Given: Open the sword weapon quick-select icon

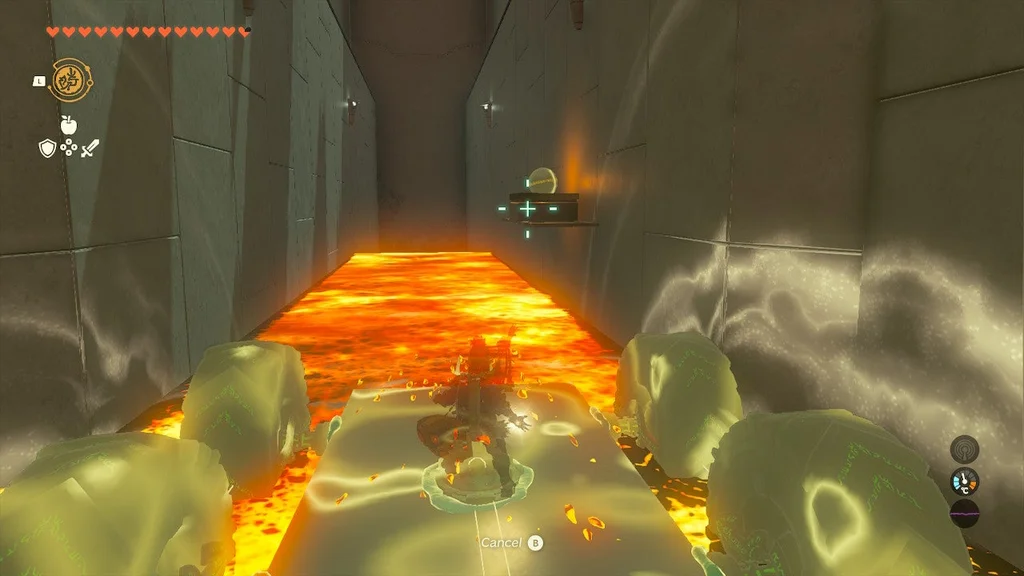Looking at the screenshot, I should click(90, 149).
